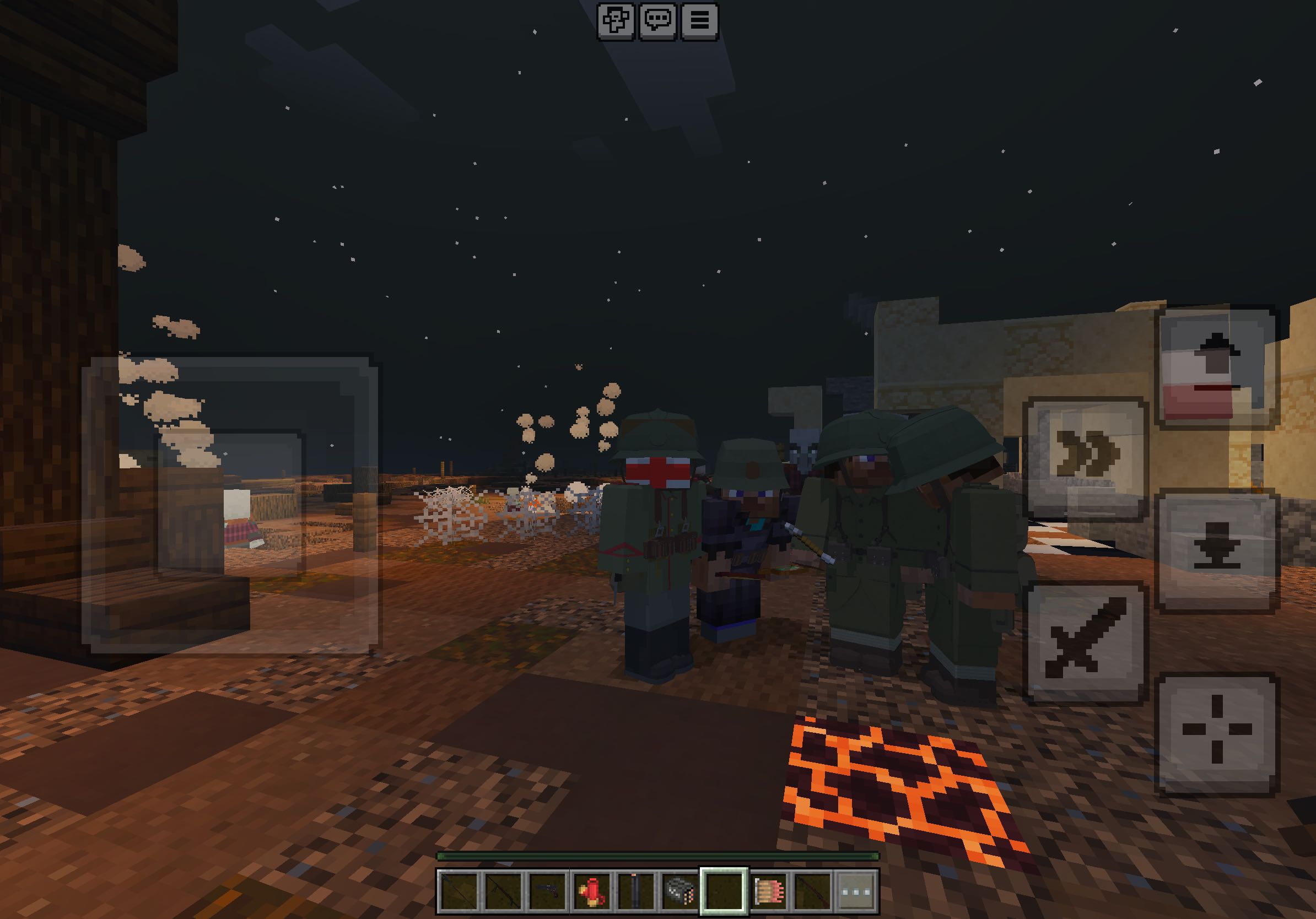Tap the crosshair aim button
Viewport: 1316px width, 919px height.
coord(1216,734)
